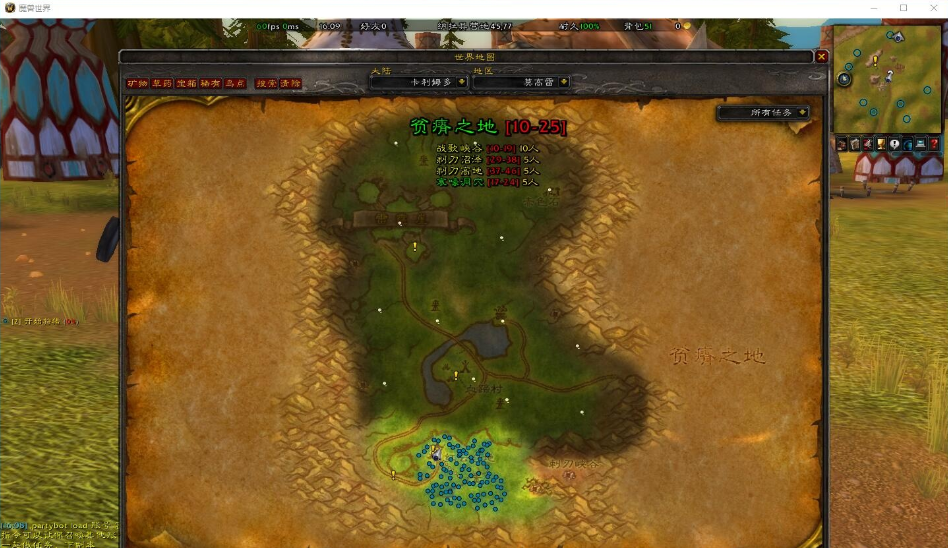Click the exclamation mark quest log icon
The height and width of the screenshot is (548, 948).
click(x=894, y=144)
